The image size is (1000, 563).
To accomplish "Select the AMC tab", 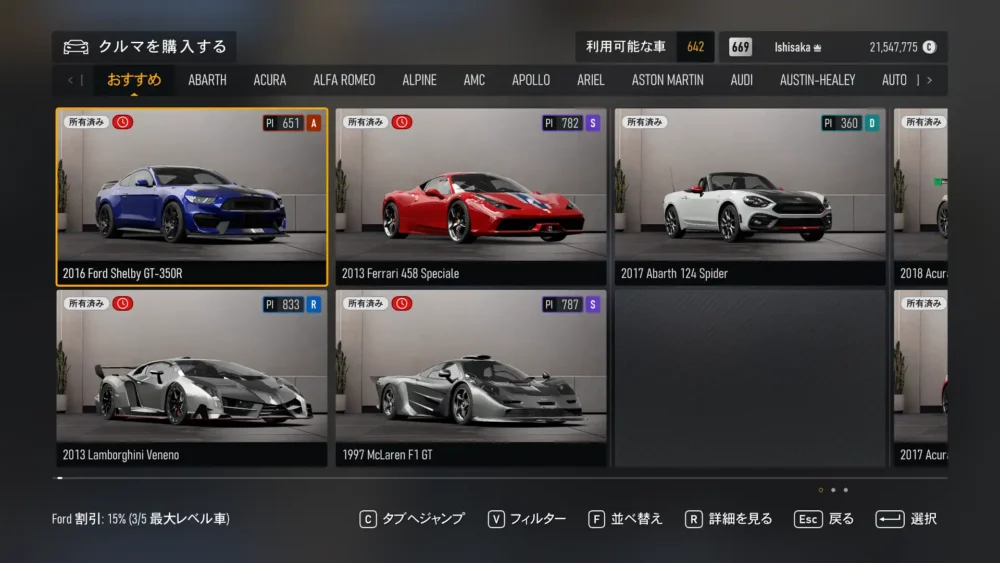I will tap(474, 80).
